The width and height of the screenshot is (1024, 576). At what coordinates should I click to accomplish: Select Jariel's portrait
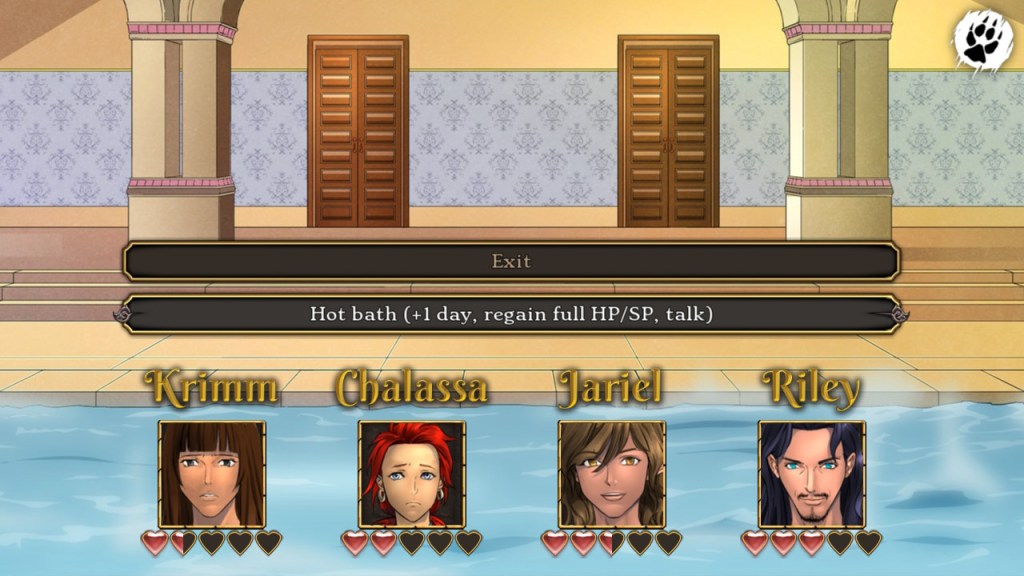click(612, 473)
